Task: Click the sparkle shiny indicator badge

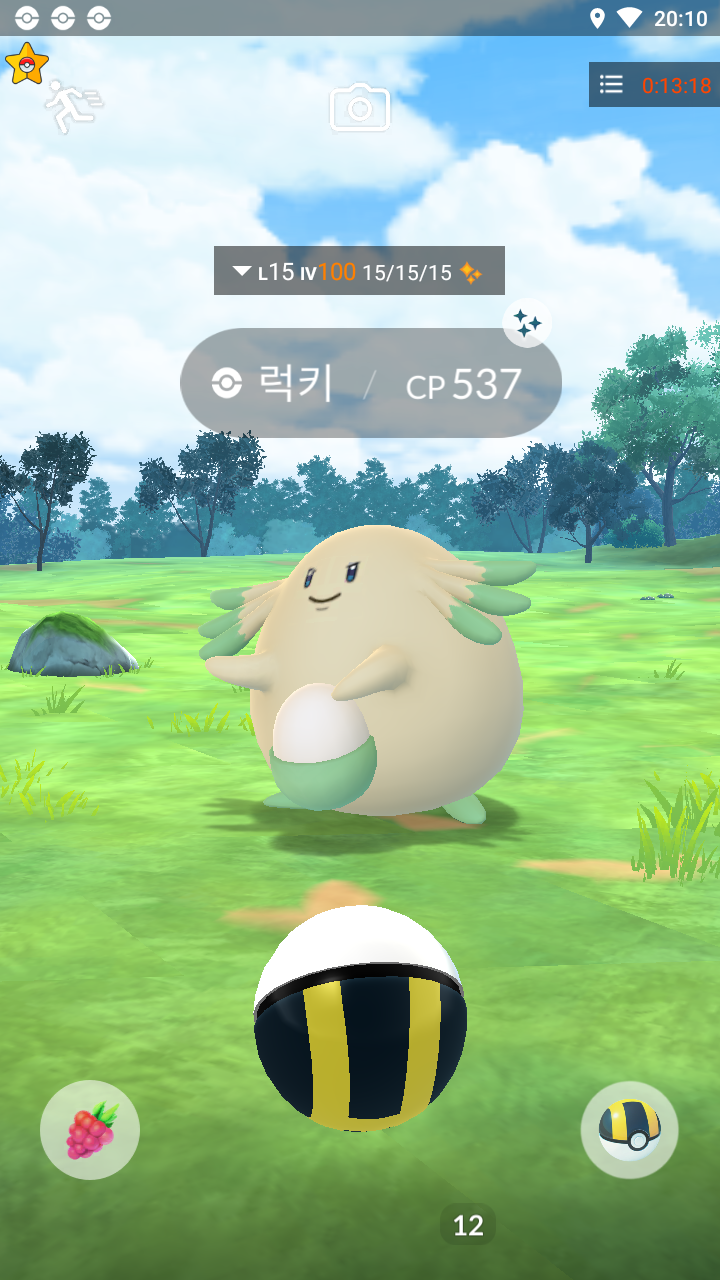Action: pos(527,323)
